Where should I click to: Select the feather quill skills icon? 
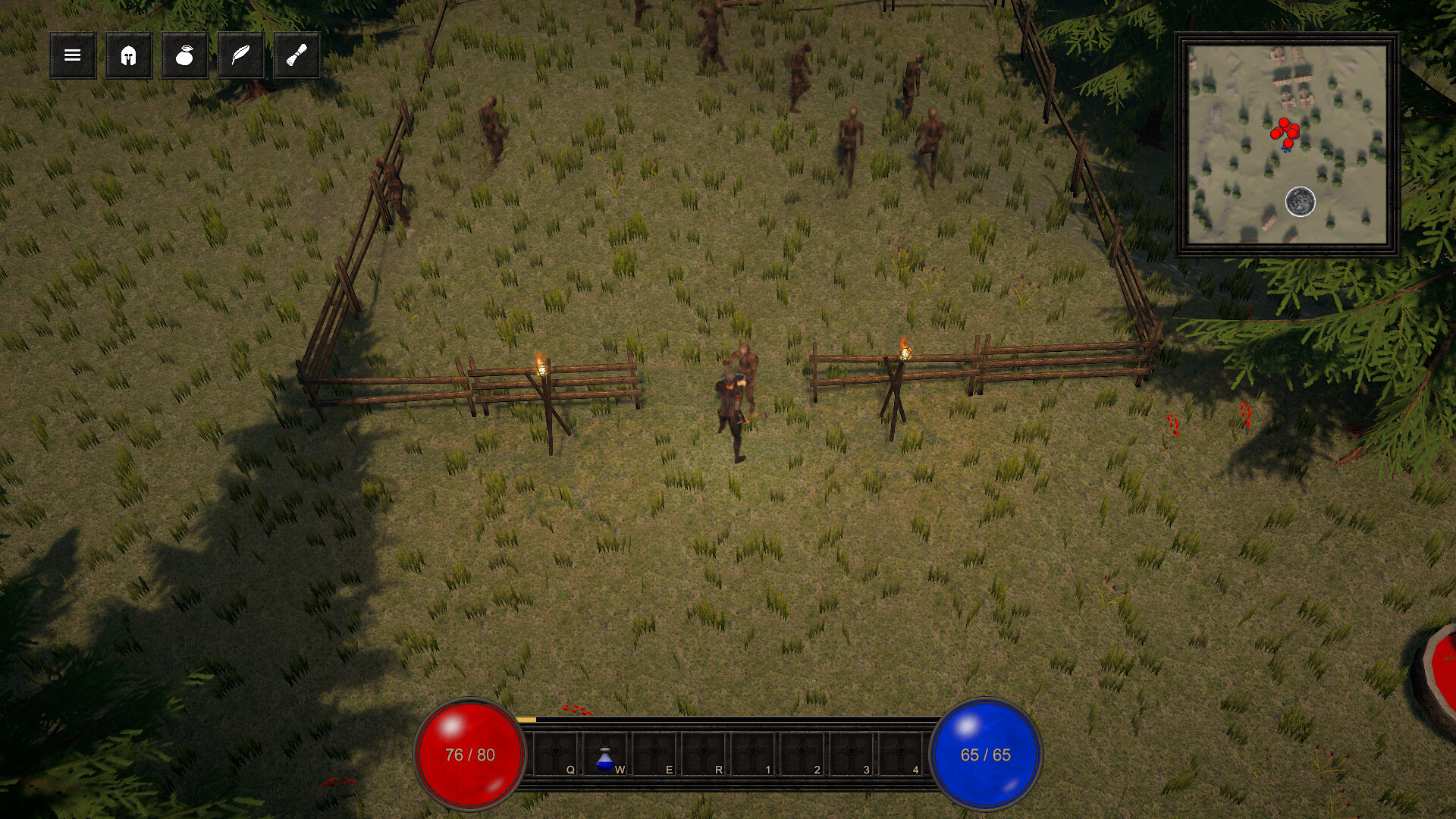(240, 55)
